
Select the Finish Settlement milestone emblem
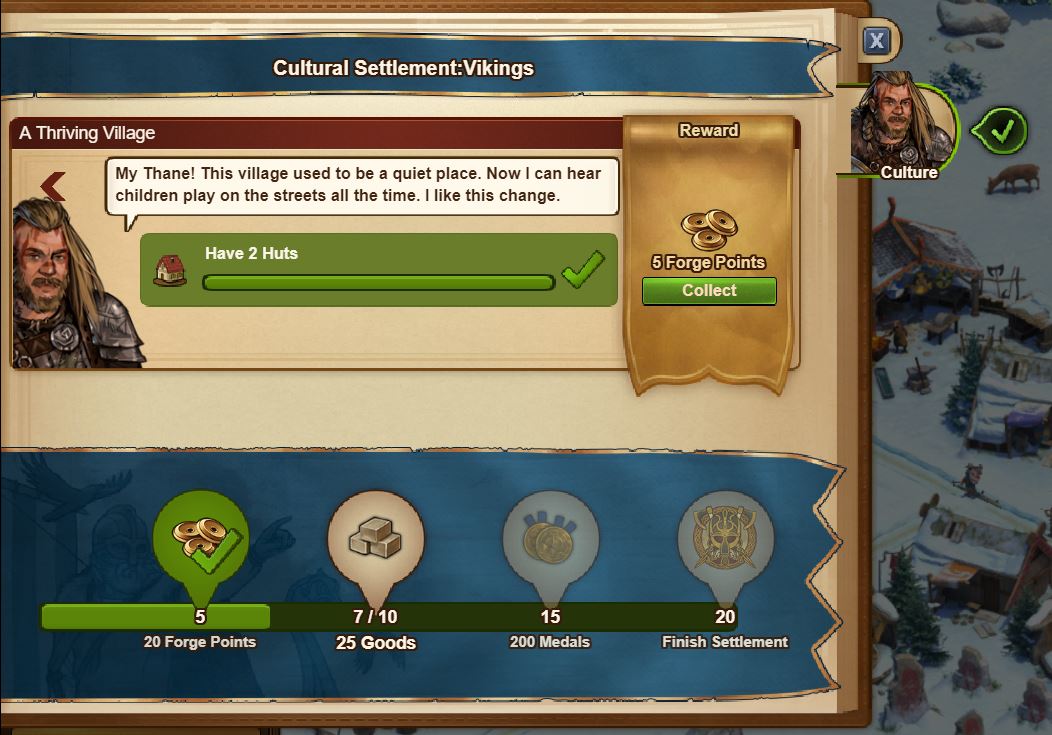[725, 540]
